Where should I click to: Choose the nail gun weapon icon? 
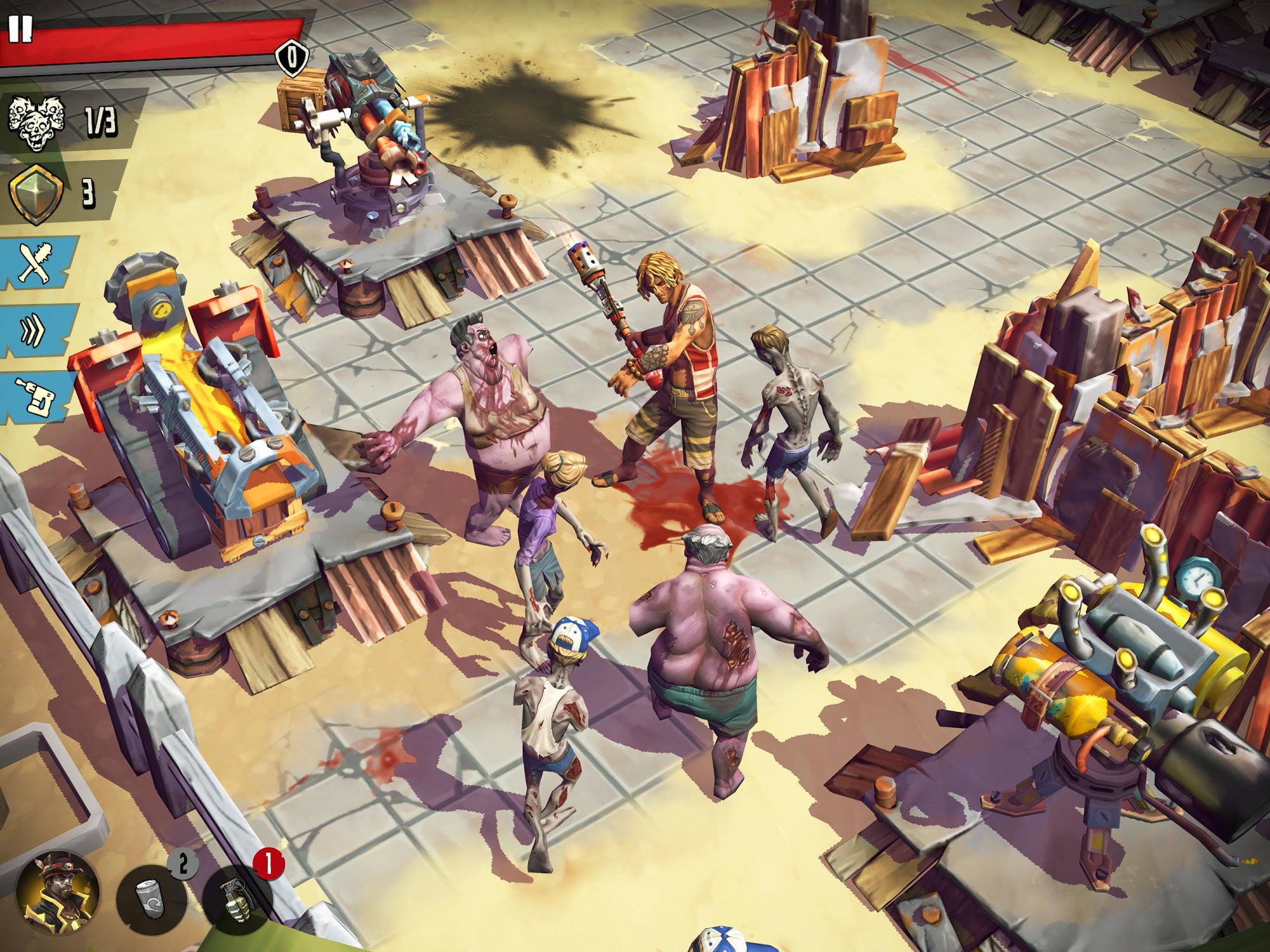pos(36,397)
